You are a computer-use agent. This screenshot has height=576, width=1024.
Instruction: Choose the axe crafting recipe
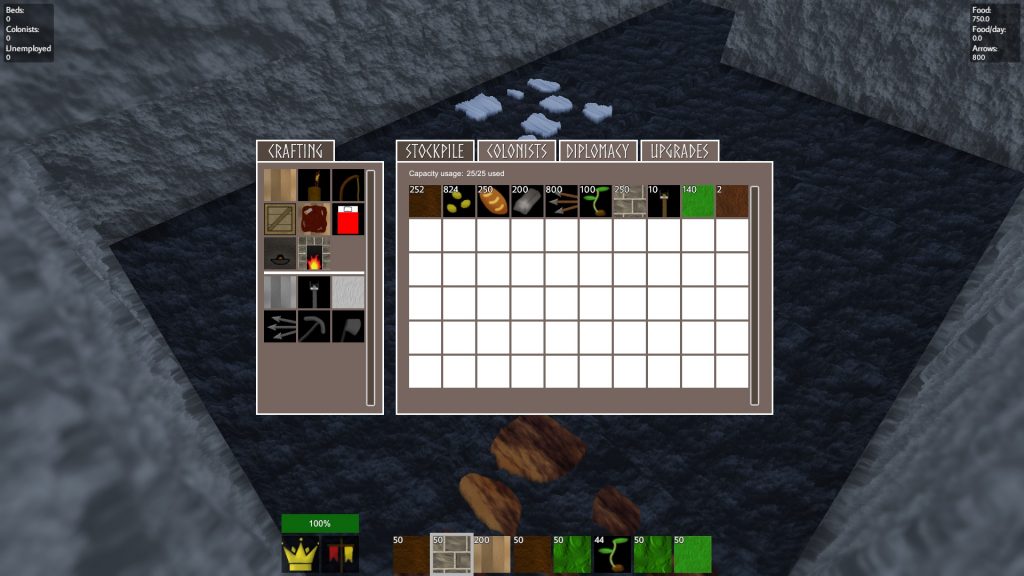(348, 326)
